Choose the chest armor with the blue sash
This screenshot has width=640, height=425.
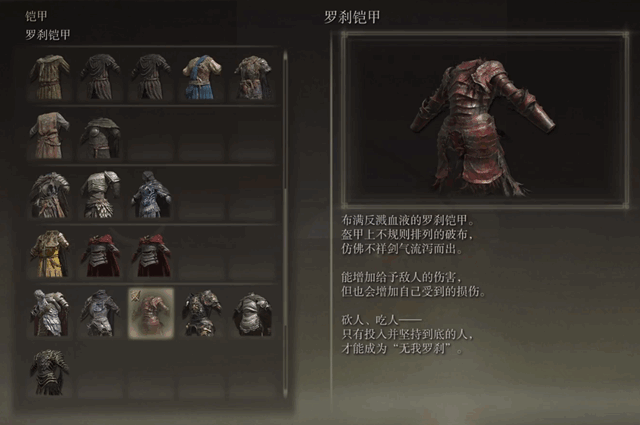coord(201,76)
